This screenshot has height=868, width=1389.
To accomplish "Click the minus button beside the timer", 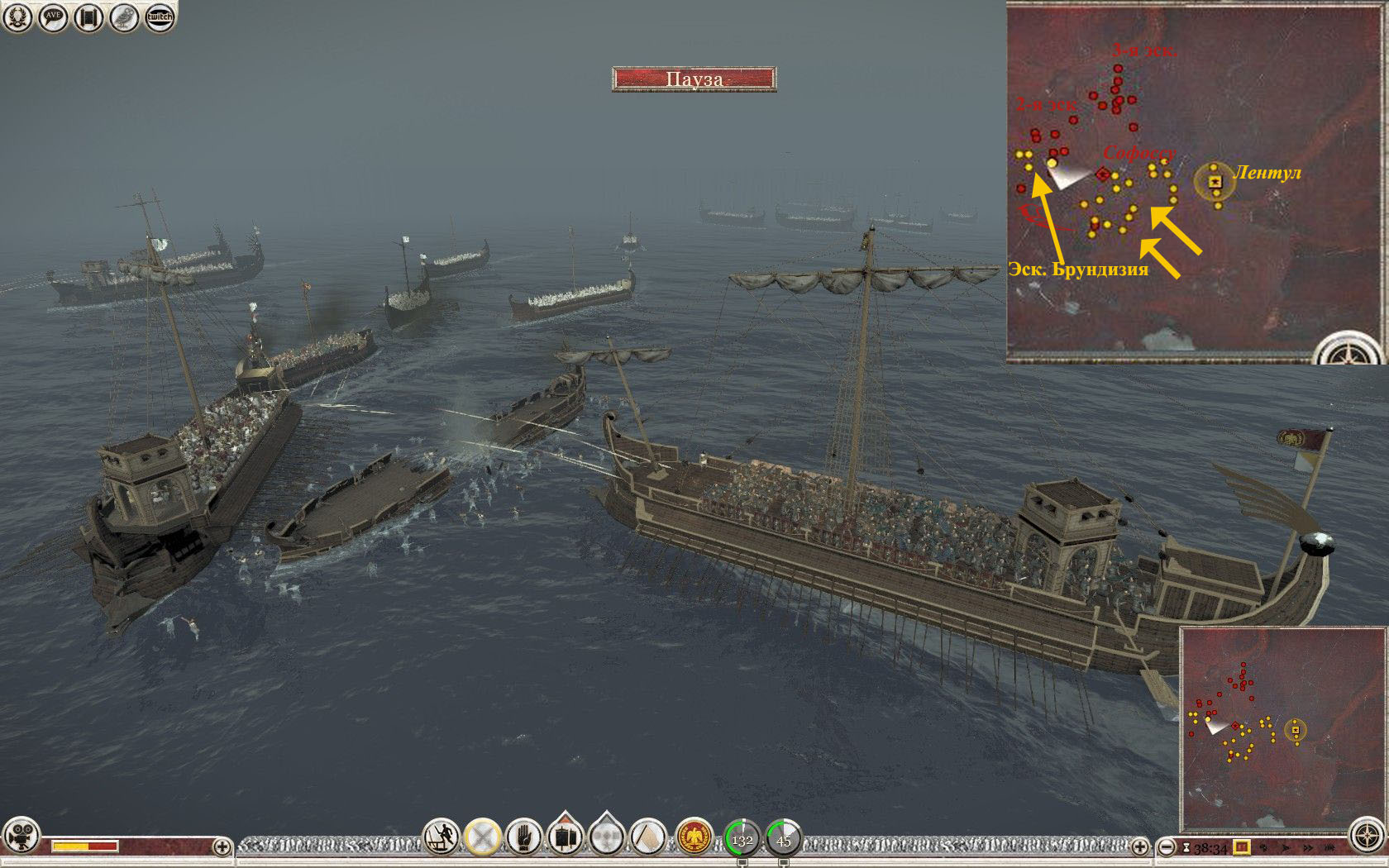I will tap(1167, 847).
